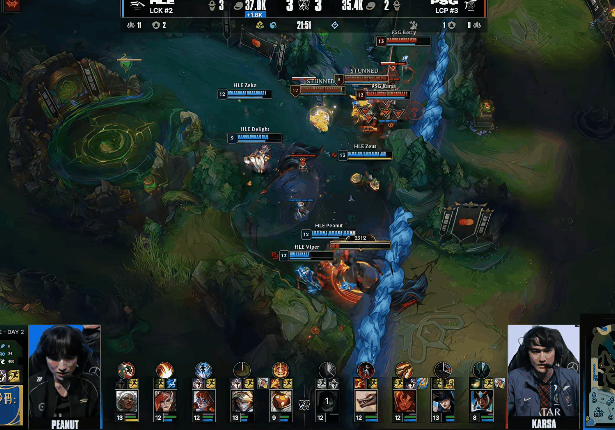Click the reptilian creature champion portrait
The image size is (615, 430).
(x=367, y=401)
